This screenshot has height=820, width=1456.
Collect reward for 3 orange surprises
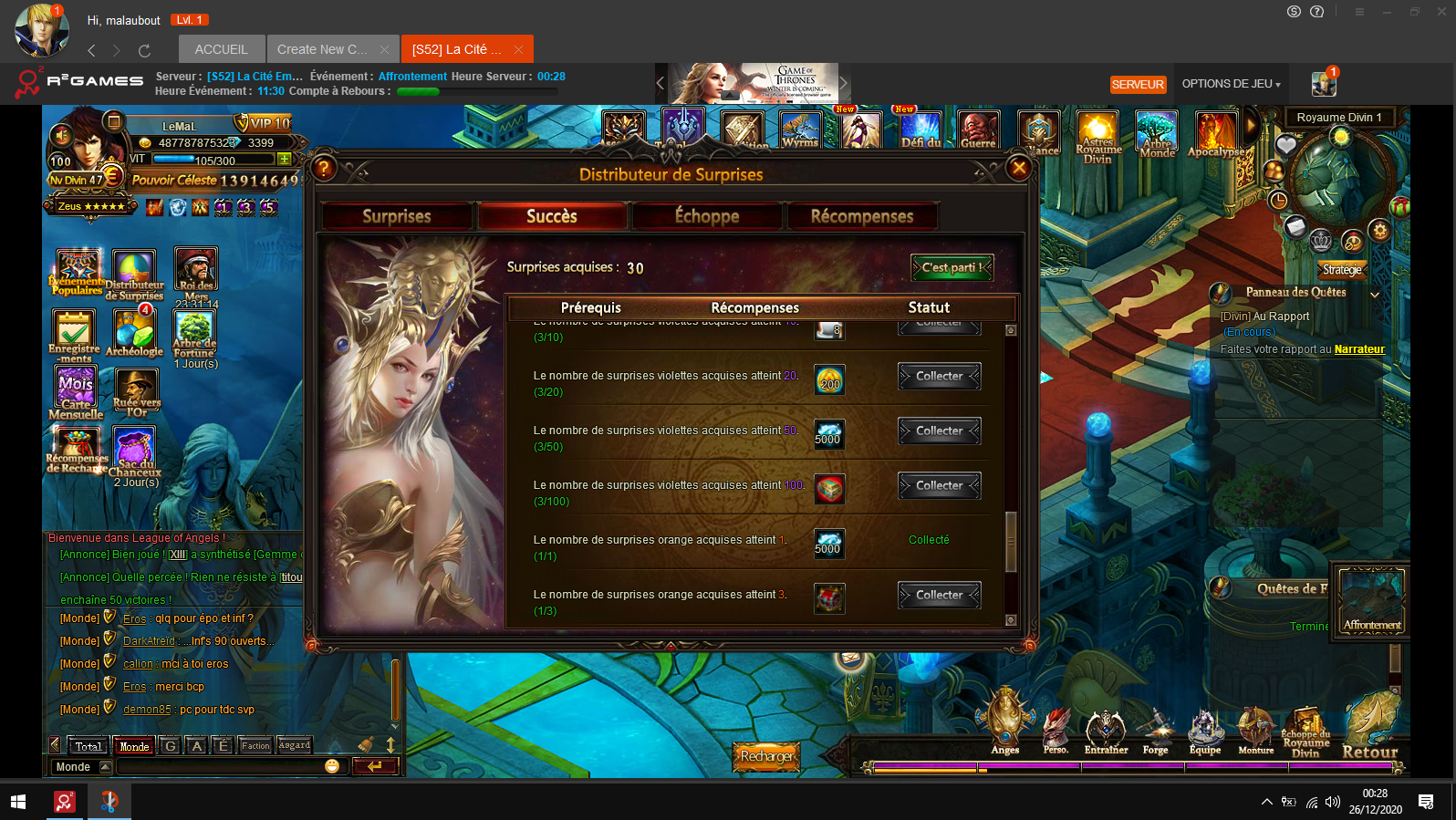(939, 595)
